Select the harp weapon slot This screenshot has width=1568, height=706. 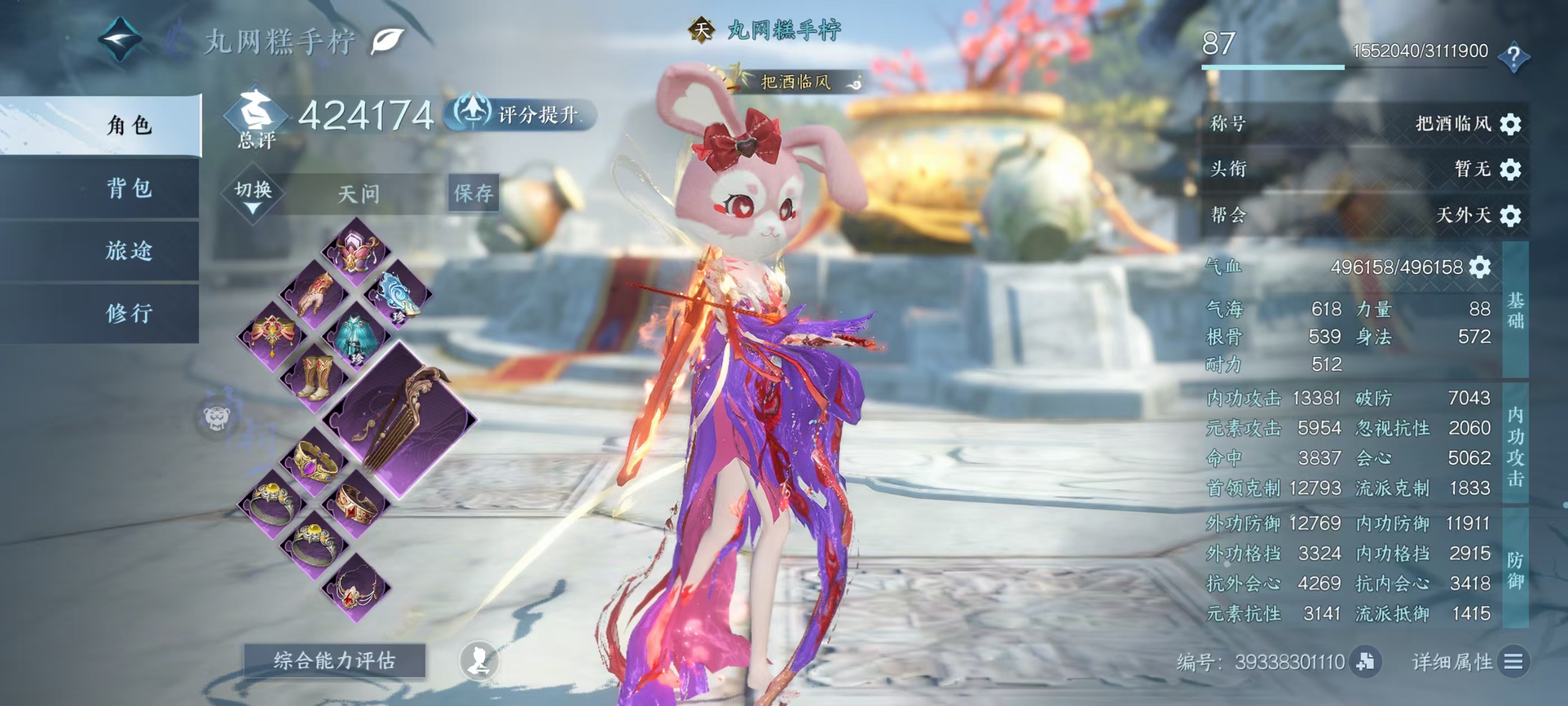pos(400,419)
